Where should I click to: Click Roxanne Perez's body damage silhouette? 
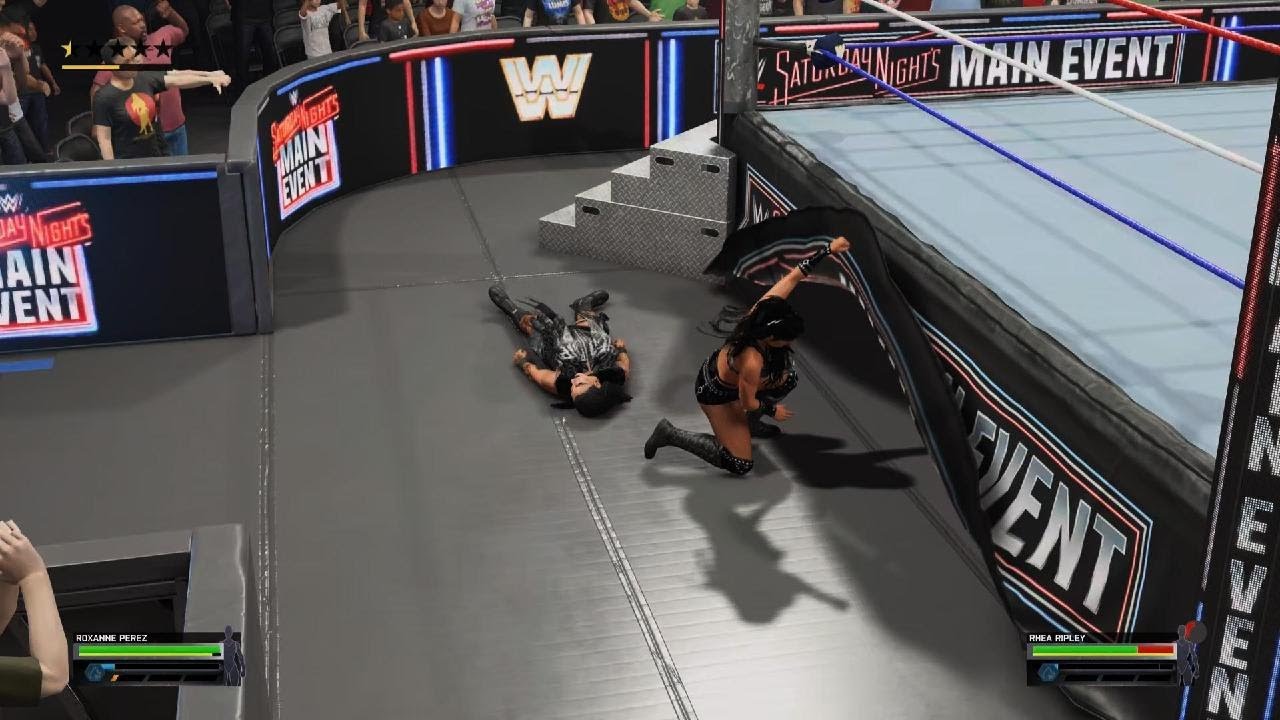click(x=230, y=656)
